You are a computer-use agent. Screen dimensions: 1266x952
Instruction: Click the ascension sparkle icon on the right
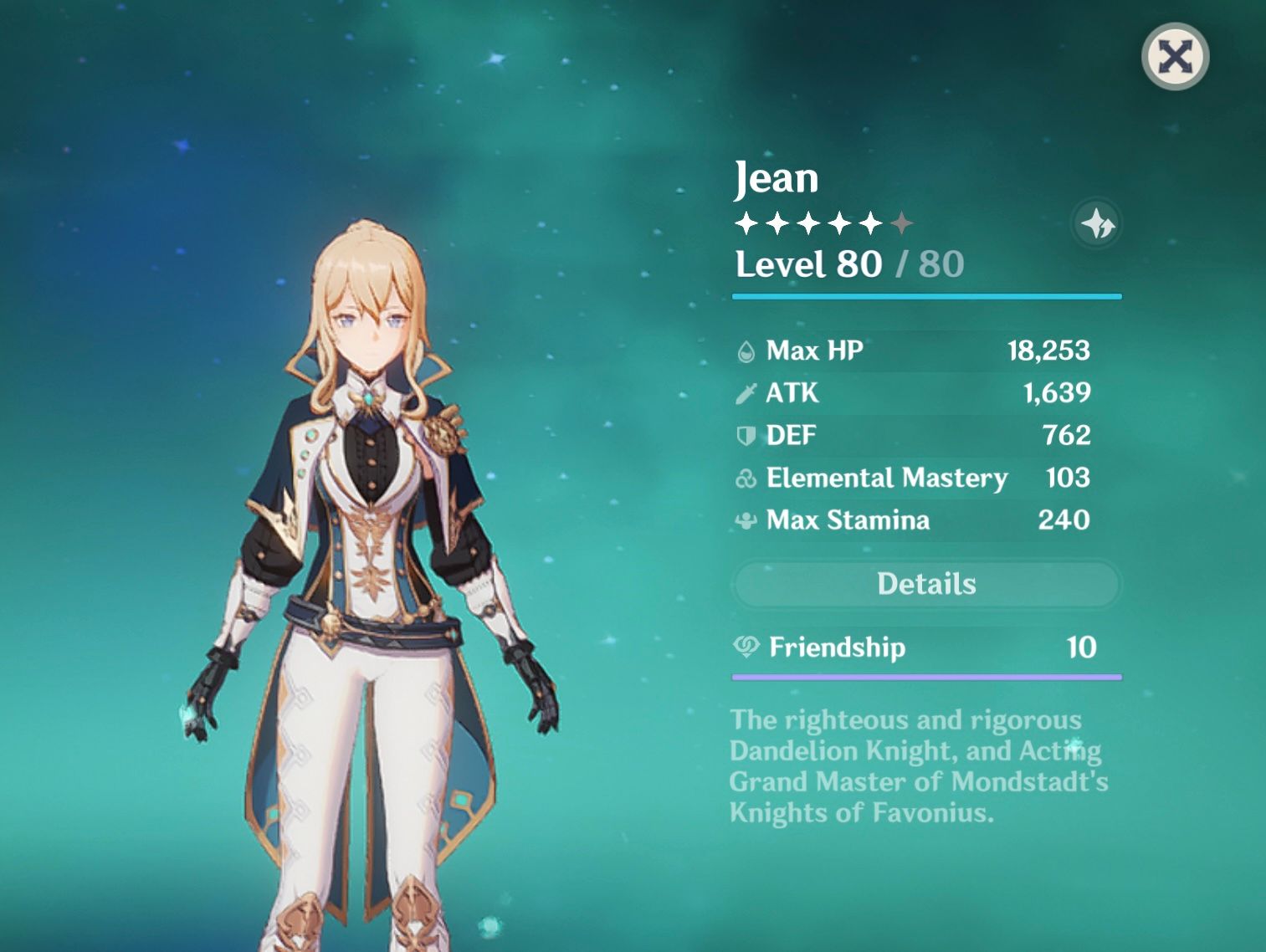pos(1099,223)
